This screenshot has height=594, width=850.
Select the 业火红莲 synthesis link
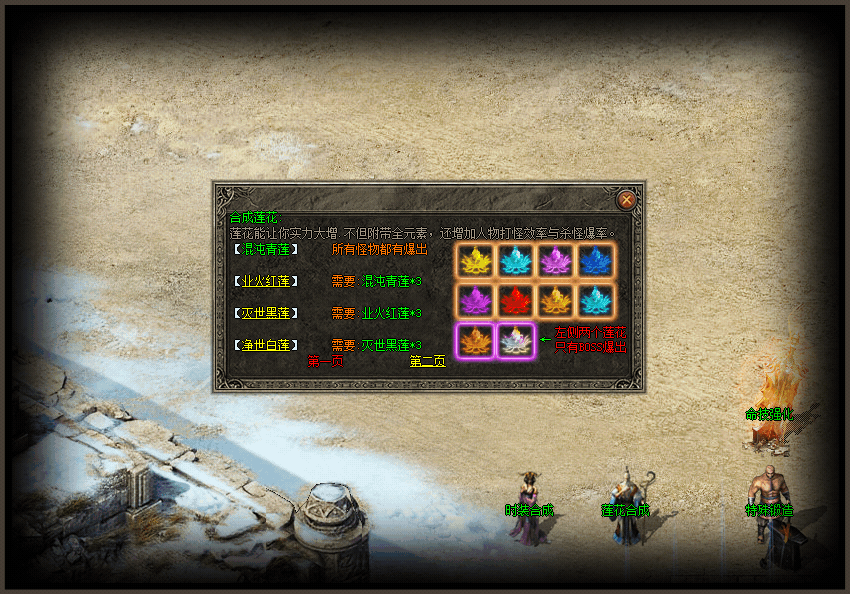click(x=265, y=281)
